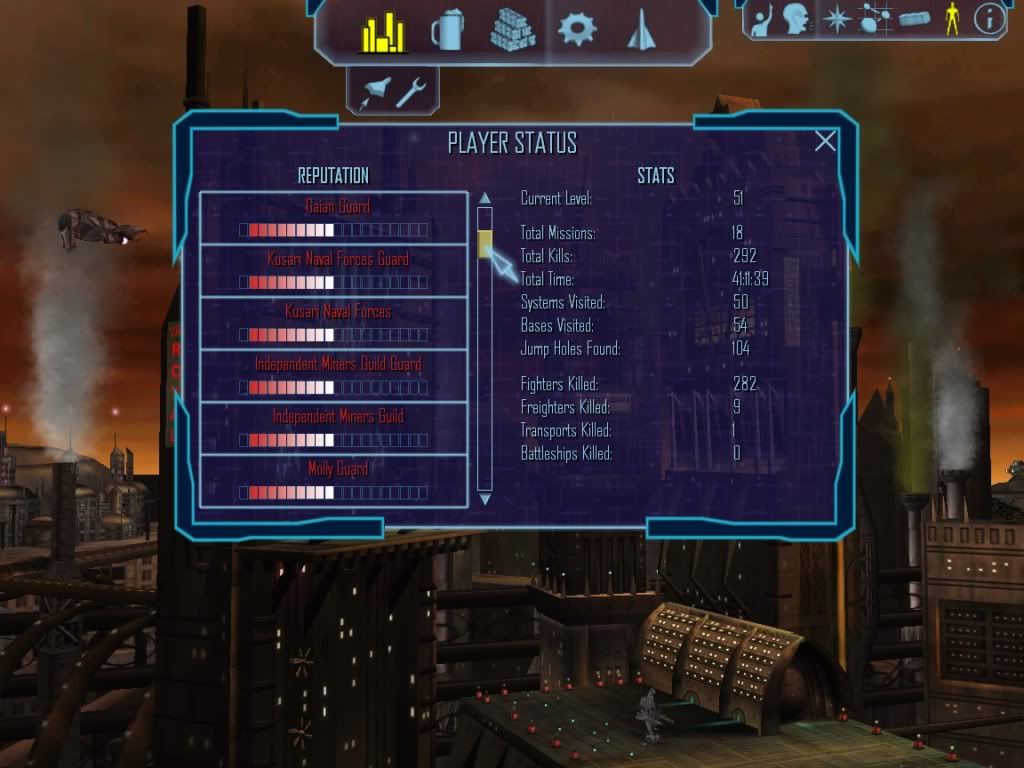Select the city skyline landing pad icon

pyautogui.click(x=382, y=34)
